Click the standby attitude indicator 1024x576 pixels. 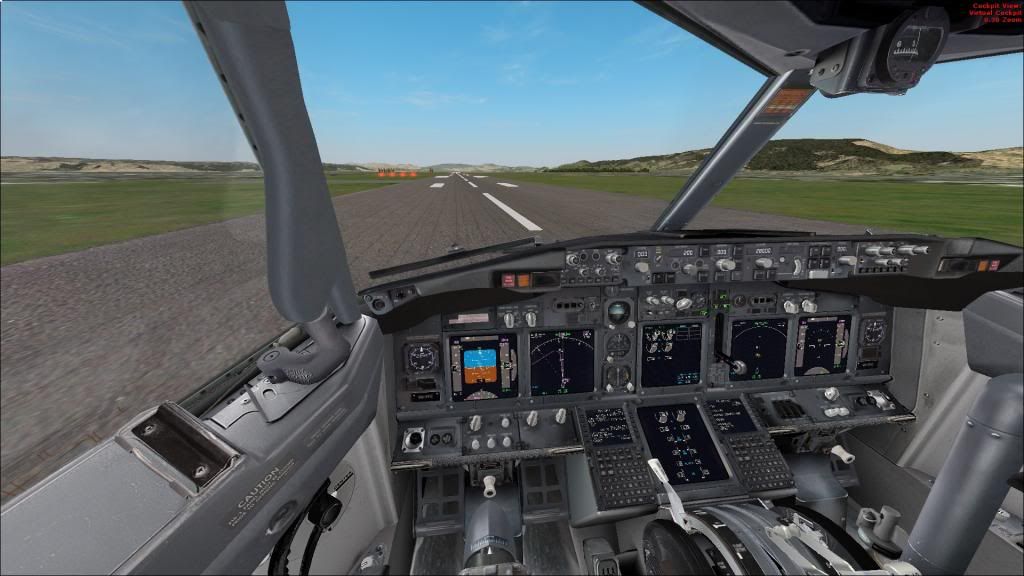[619, 312]
